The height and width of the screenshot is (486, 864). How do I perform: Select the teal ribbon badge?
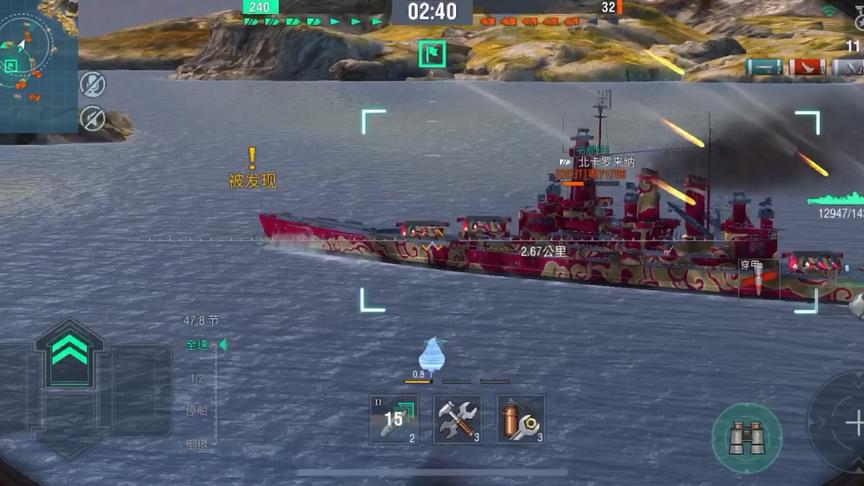click(763, 67)
